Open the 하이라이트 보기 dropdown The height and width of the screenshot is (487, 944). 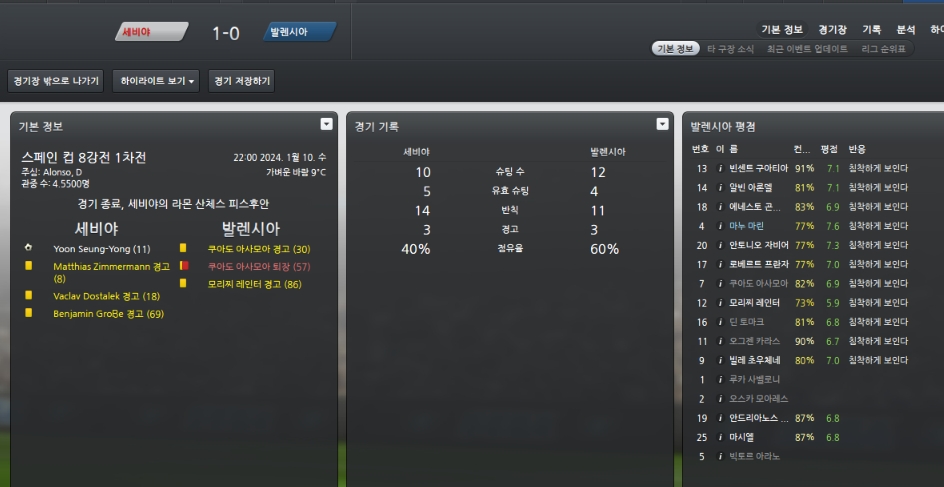pos(158,81)
